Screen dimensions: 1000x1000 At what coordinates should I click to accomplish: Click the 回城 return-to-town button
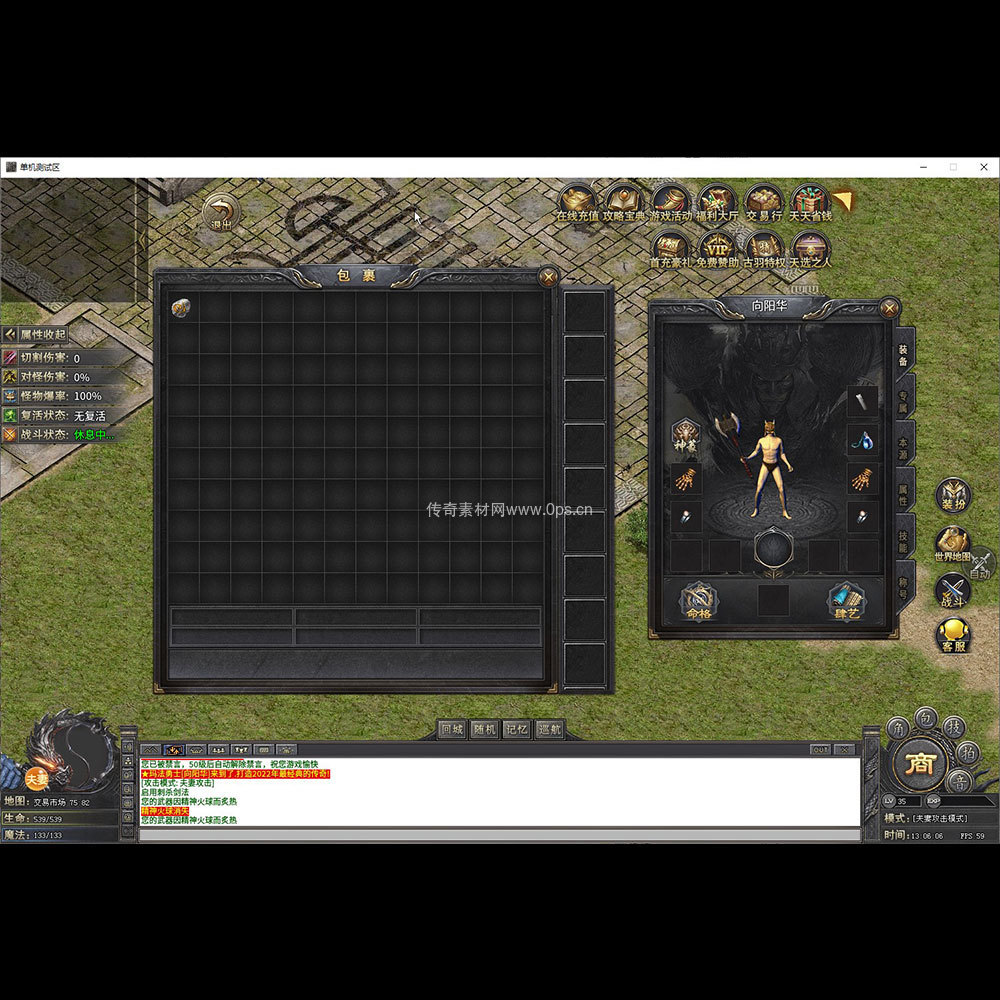pos(453,729)
